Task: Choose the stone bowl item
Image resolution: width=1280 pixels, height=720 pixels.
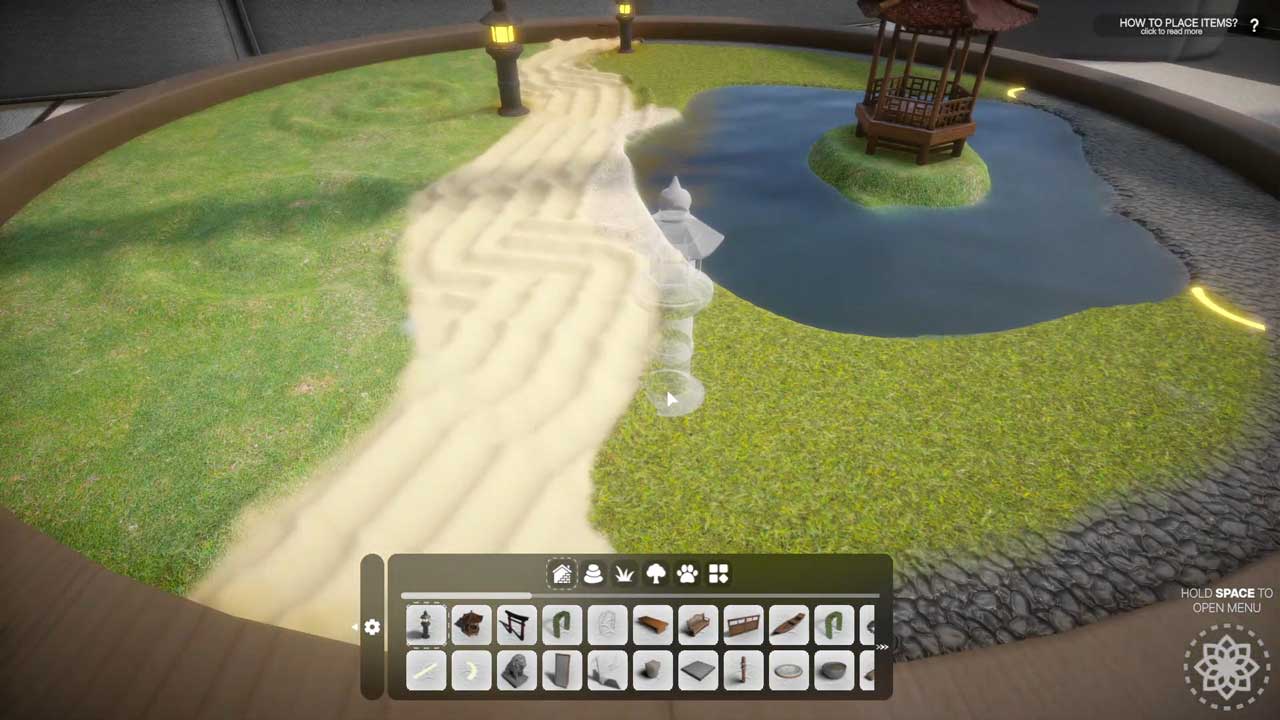Action: tap(833, 670)
